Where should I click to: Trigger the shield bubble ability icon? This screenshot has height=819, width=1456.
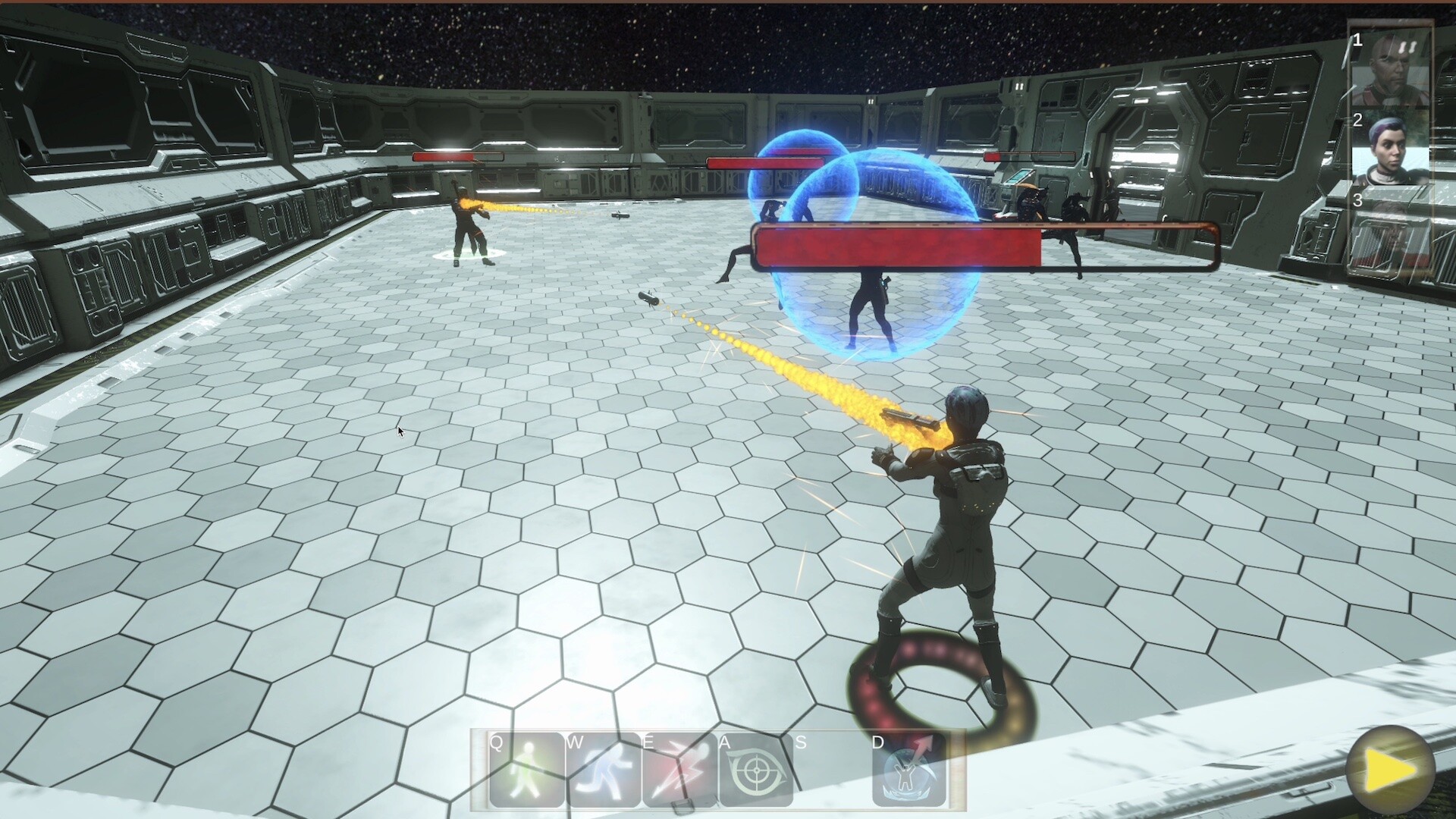coord(909,771)
